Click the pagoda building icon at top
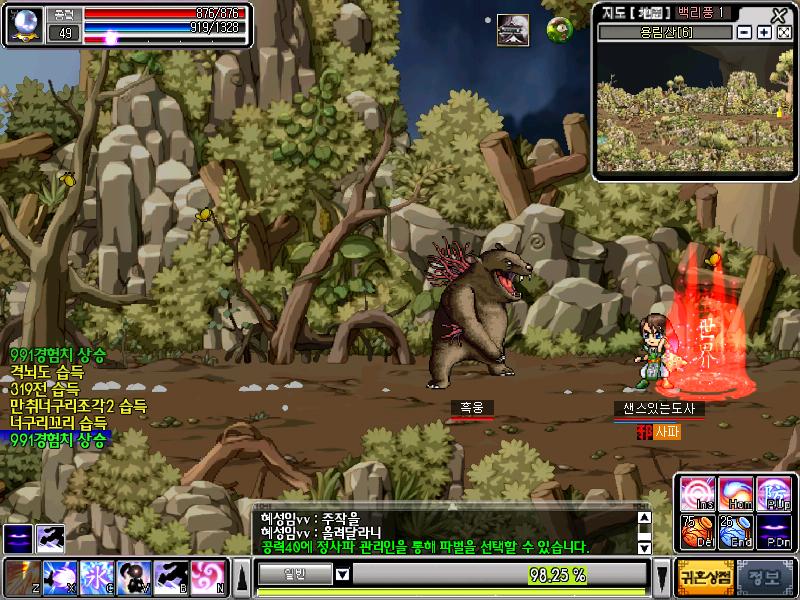The image size is (800, 600). click(513, 30)
